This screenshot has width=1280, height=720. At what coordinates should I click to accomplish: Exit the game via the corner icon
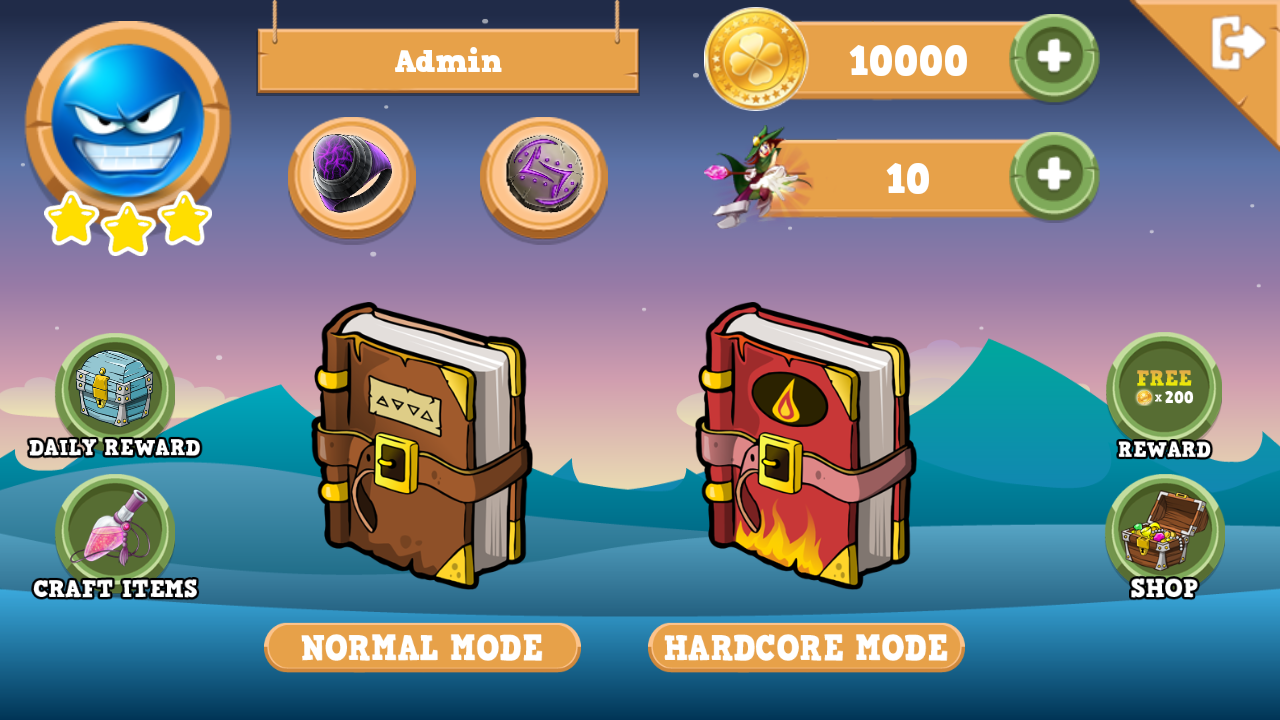pyautogui.click(x=1238, y=43)
